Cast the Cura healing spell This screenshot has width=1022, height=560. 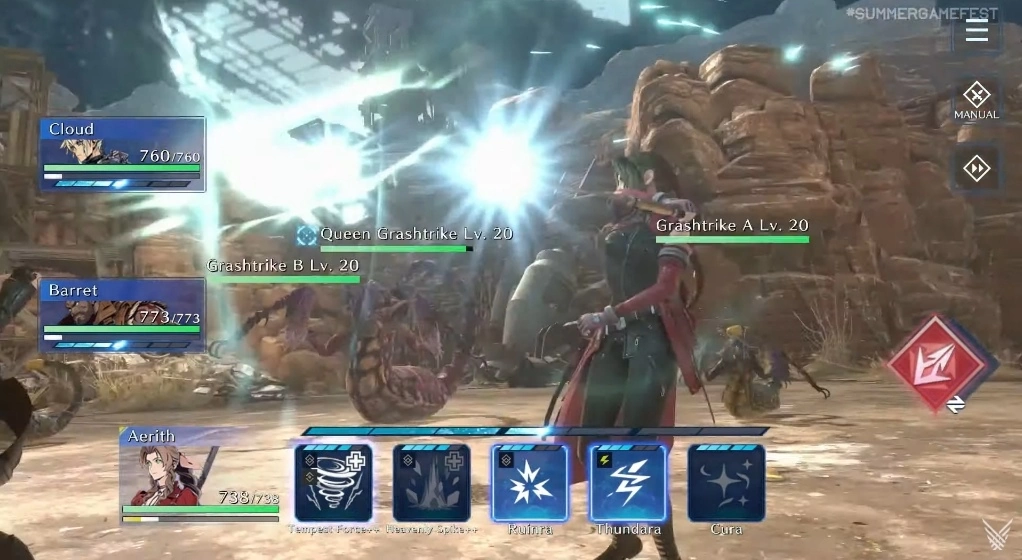(726, 483)
